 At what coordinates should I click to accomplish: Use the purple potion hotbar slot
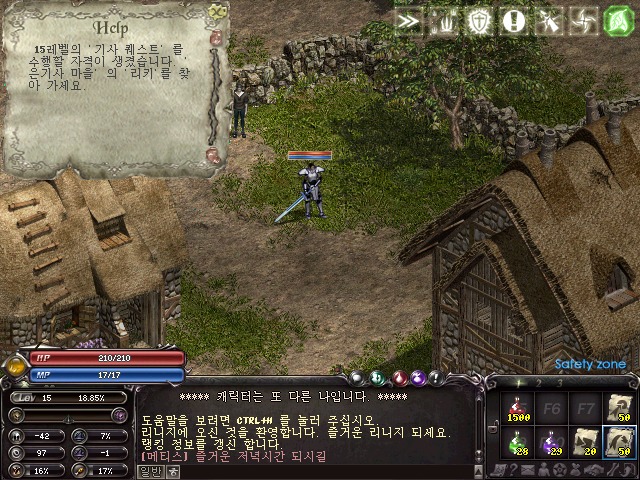coord(553,439)
